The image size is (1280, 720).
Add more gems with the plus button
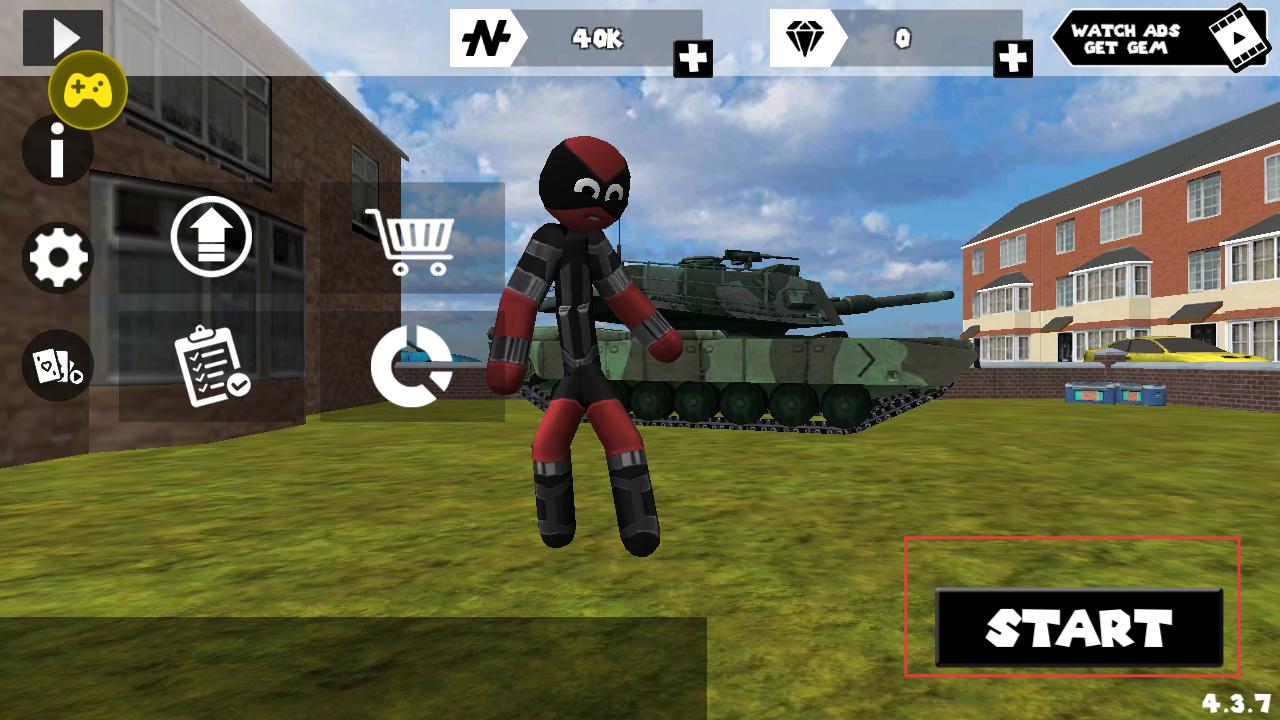coord(1012,59)
